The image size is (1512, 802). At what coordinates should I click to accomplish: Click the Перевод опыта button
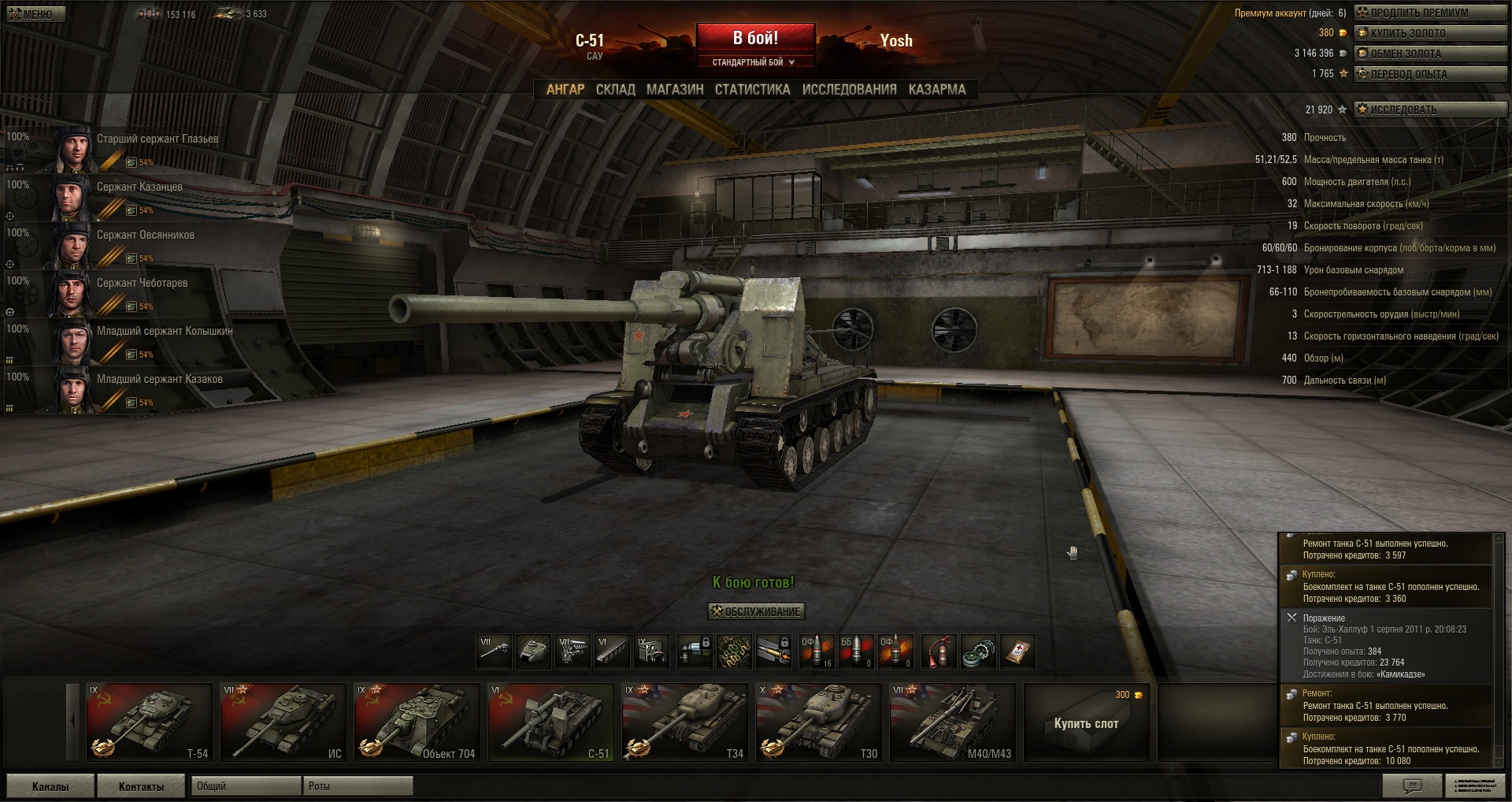tap(1429, 74)
